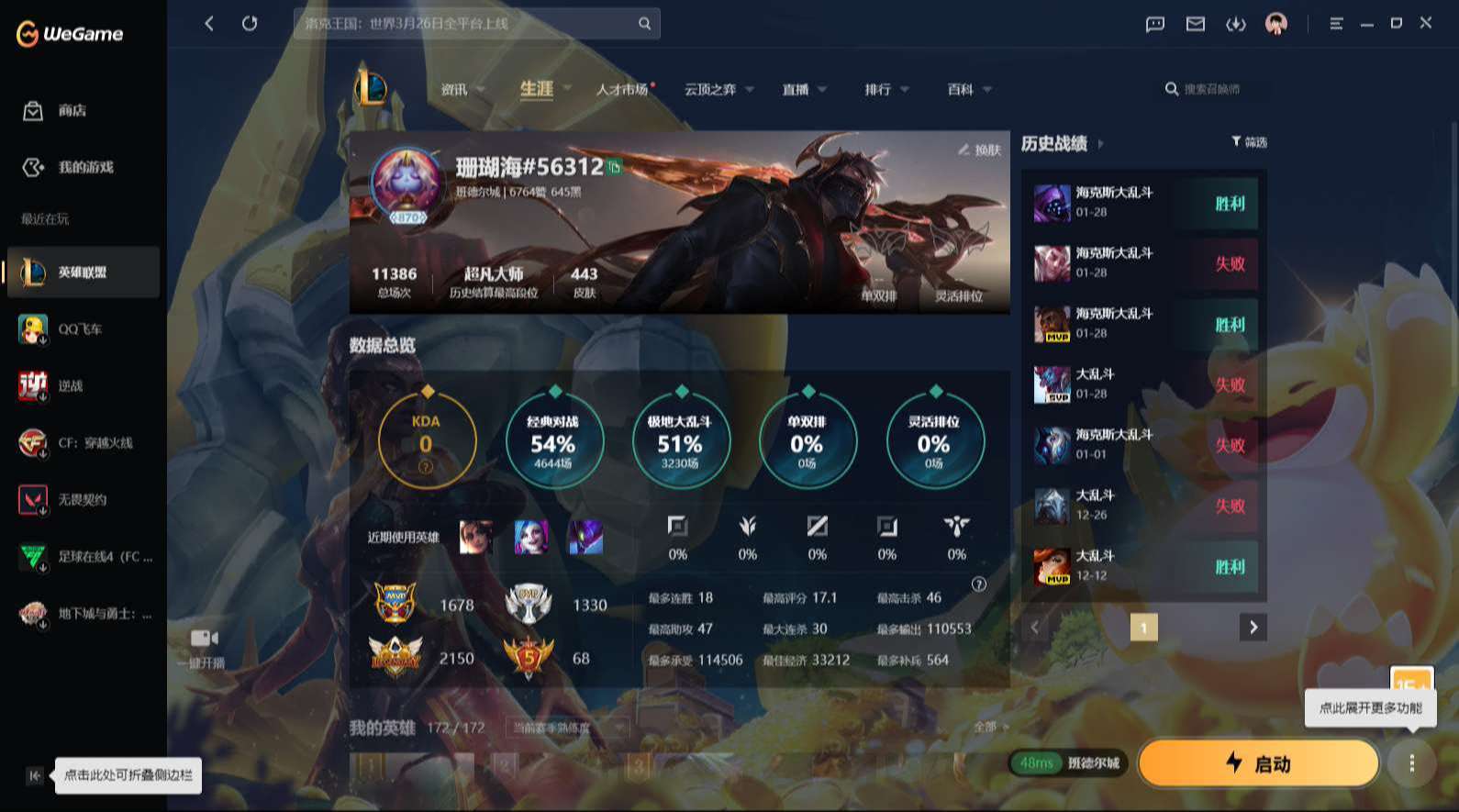This screenshot has height=812, width=1459.
Task: Expand the 云顶之弈 dropdown menu
Action: (750, 89)
